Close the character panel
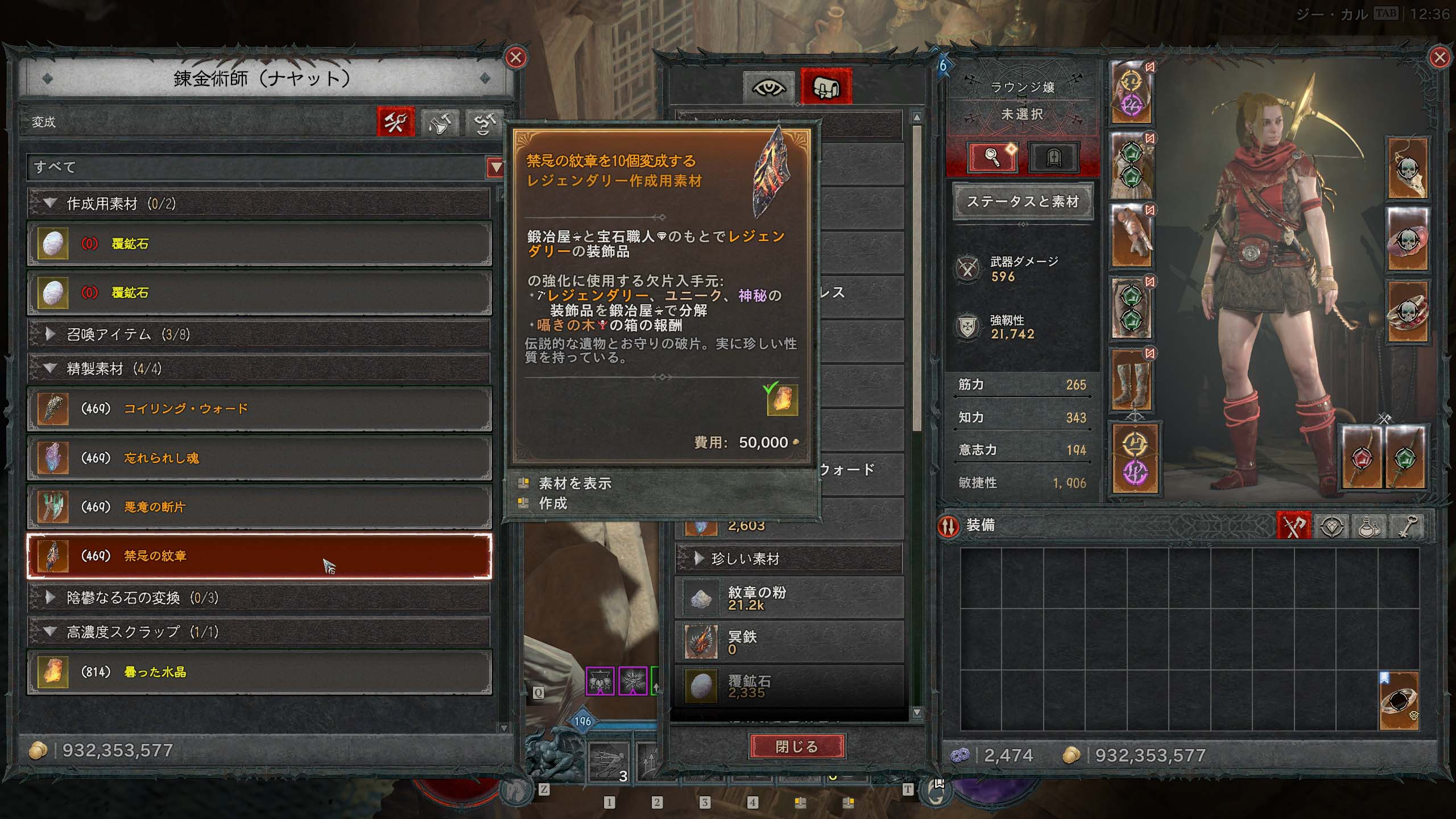 1440,57
